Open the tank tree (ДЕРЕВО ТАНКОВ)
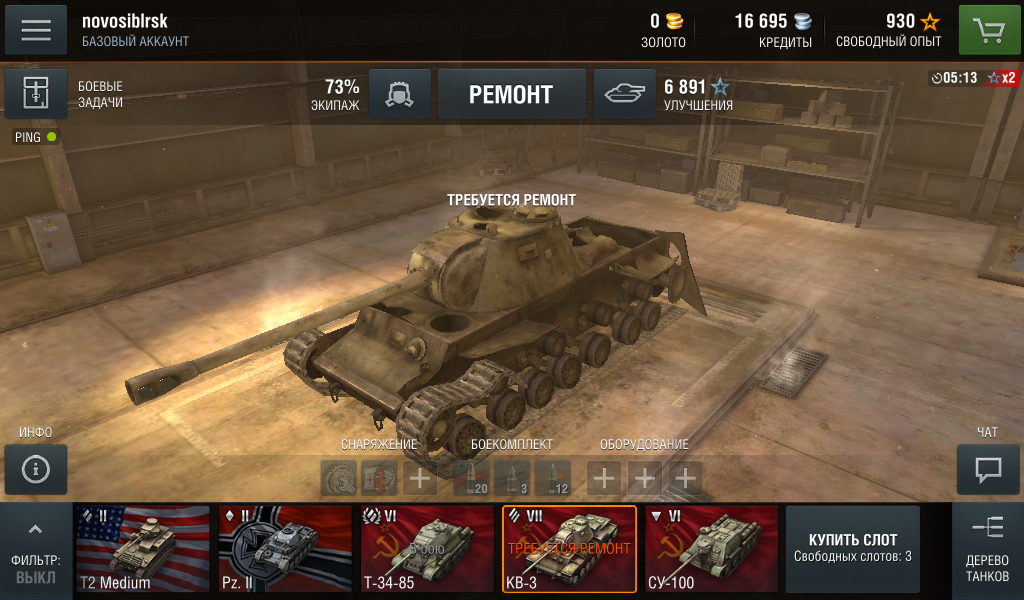The image size is (1024, 600). (x=988, y=550)
